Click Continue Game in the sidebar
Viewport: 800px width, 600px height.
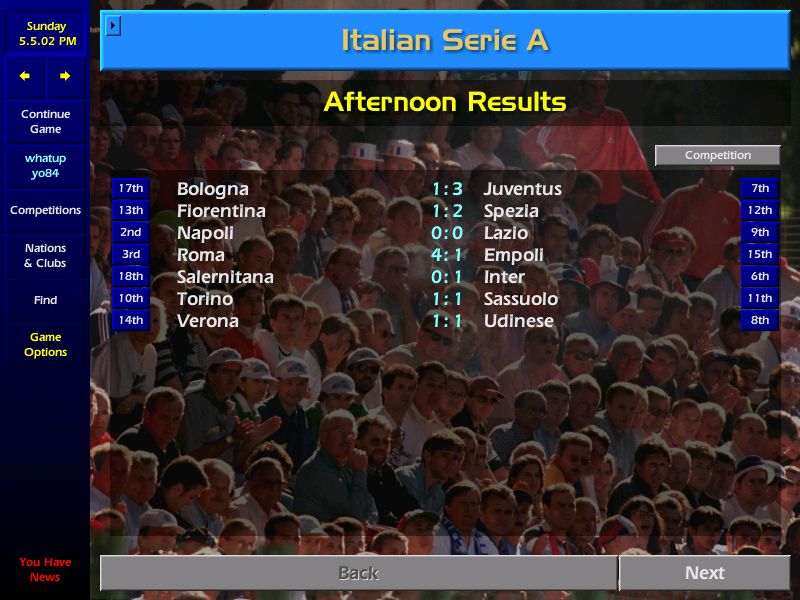[45, 122]
